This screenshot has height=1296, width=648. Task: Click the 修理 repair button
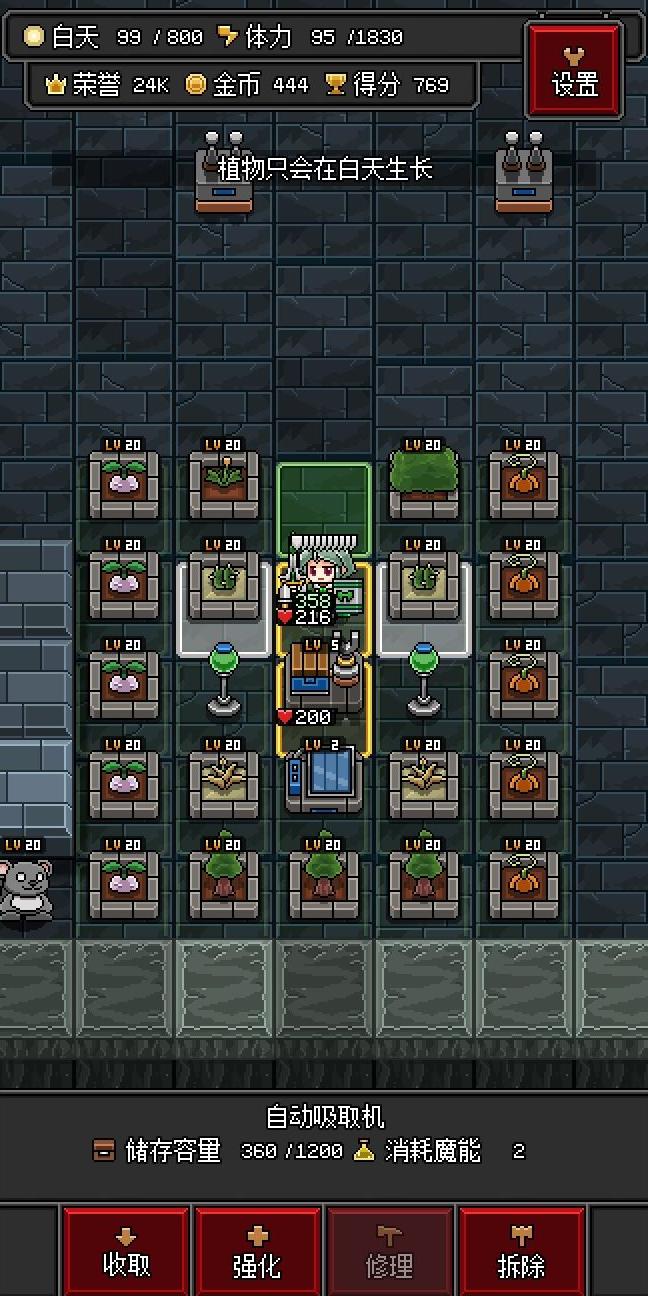point(389,1252)
